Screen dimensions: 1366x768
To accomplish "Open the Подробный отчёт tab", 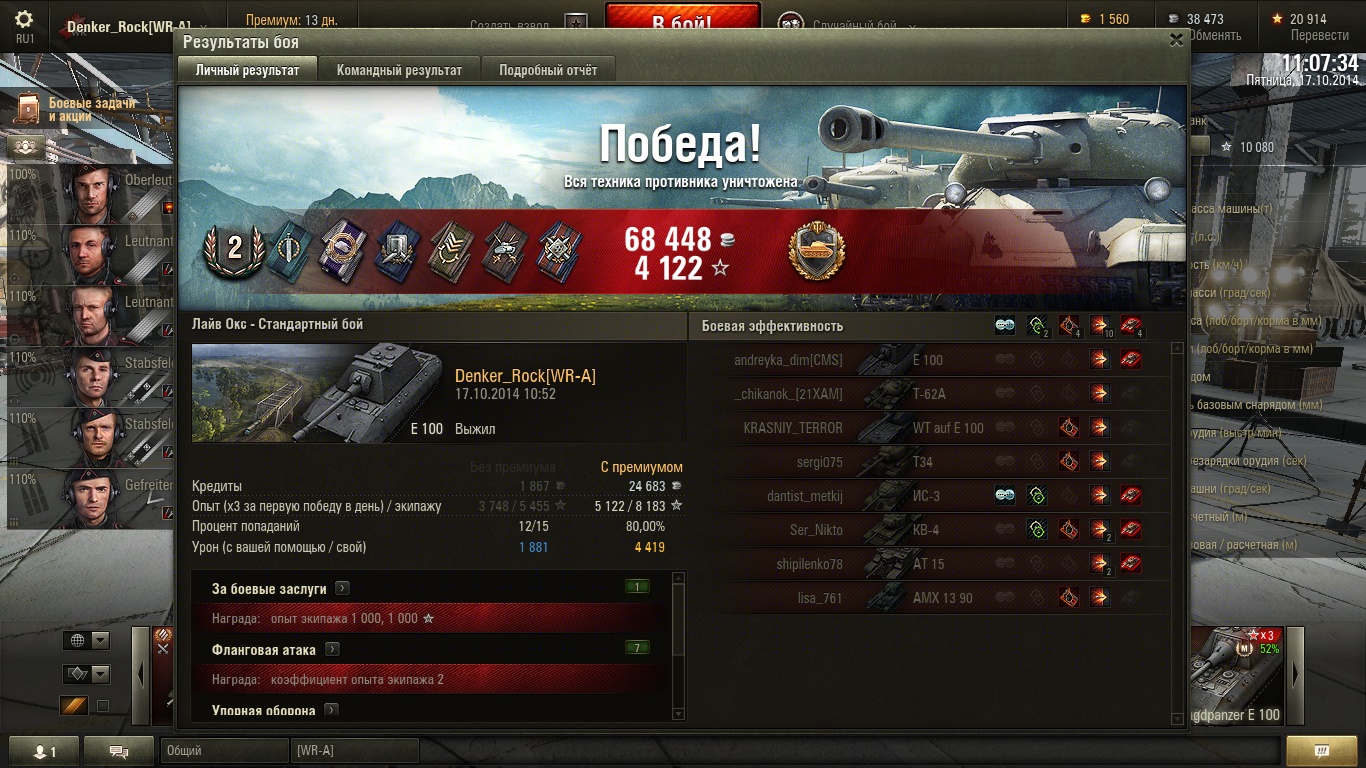I will pos(548,70).
